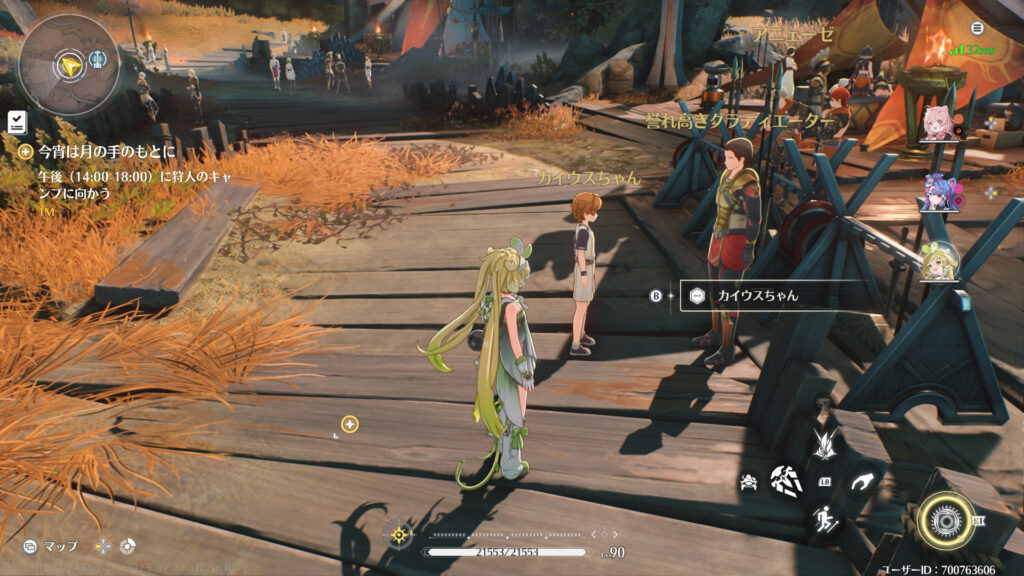Image resolution: width=1024 pixels, height=576 pixels.
Task: Open the マップ map button
Action: [50, 547]
